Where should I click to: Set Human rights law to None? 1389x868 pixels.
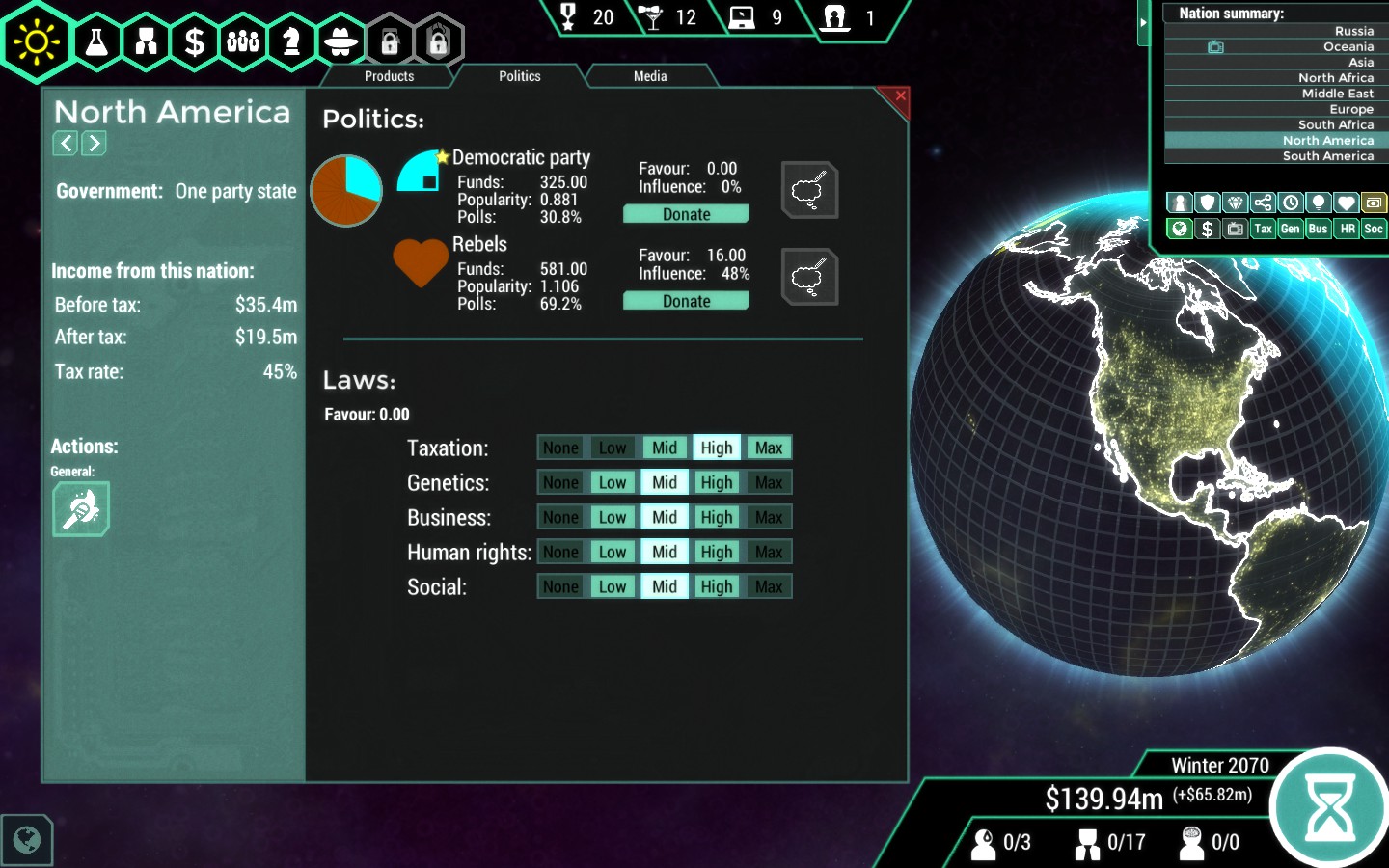(x=560, y=552)
